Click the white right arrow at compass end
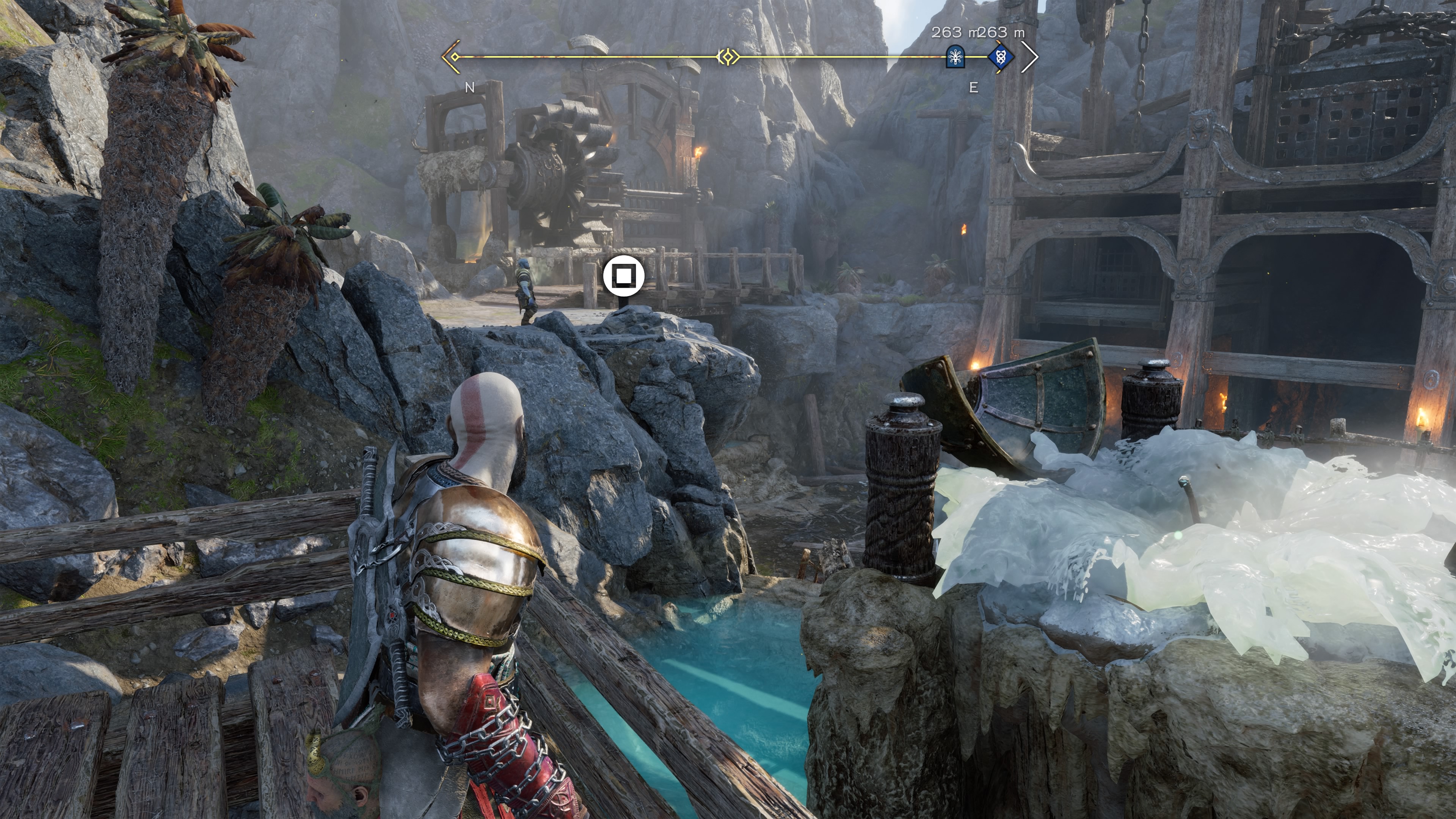This screenshot has height=819, width=1456. [x=1030, y=57]
